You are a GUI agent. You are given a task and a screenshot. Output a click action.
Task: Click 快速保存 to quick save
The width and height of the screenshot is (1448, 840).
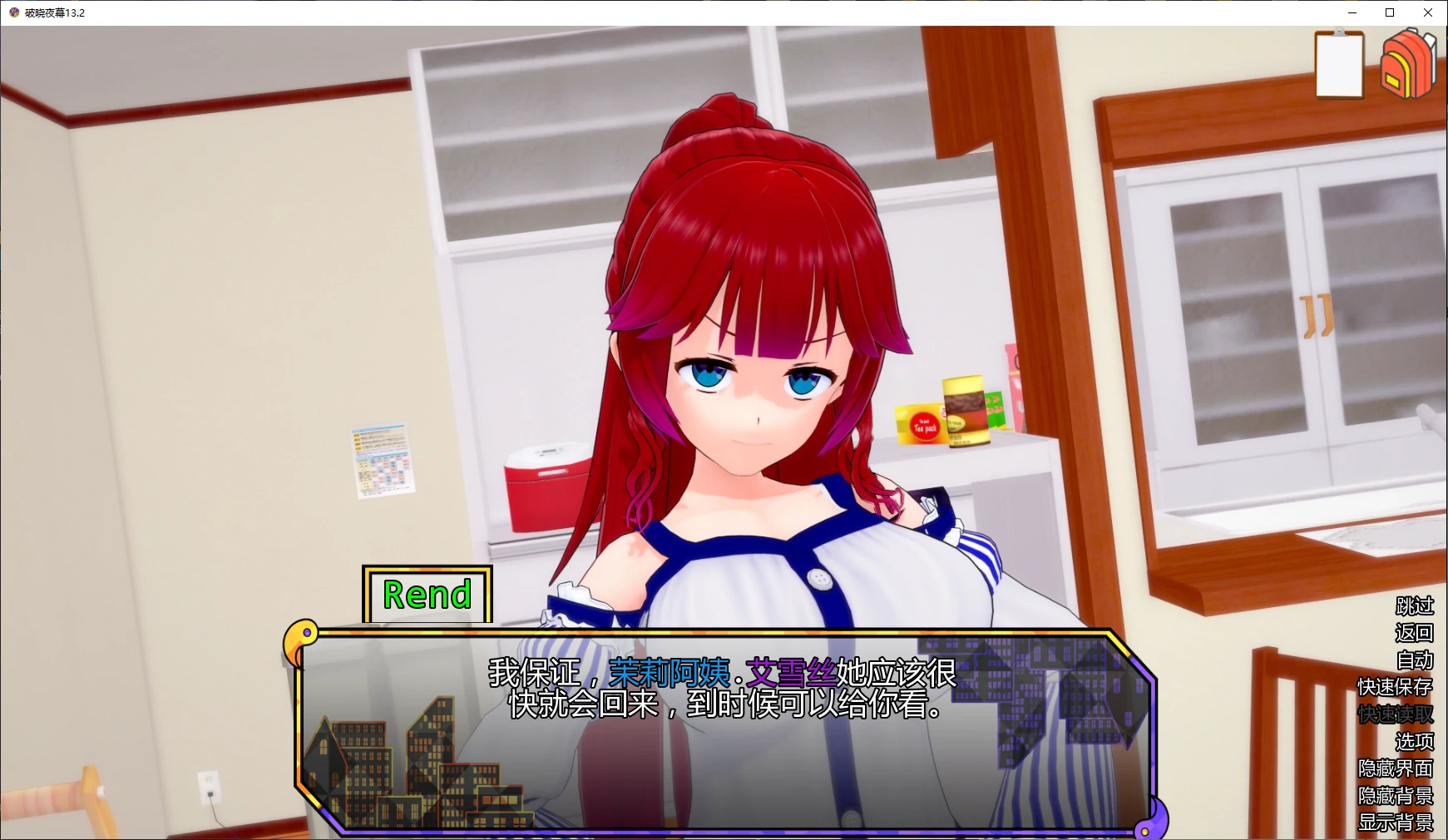[1396, 687]
